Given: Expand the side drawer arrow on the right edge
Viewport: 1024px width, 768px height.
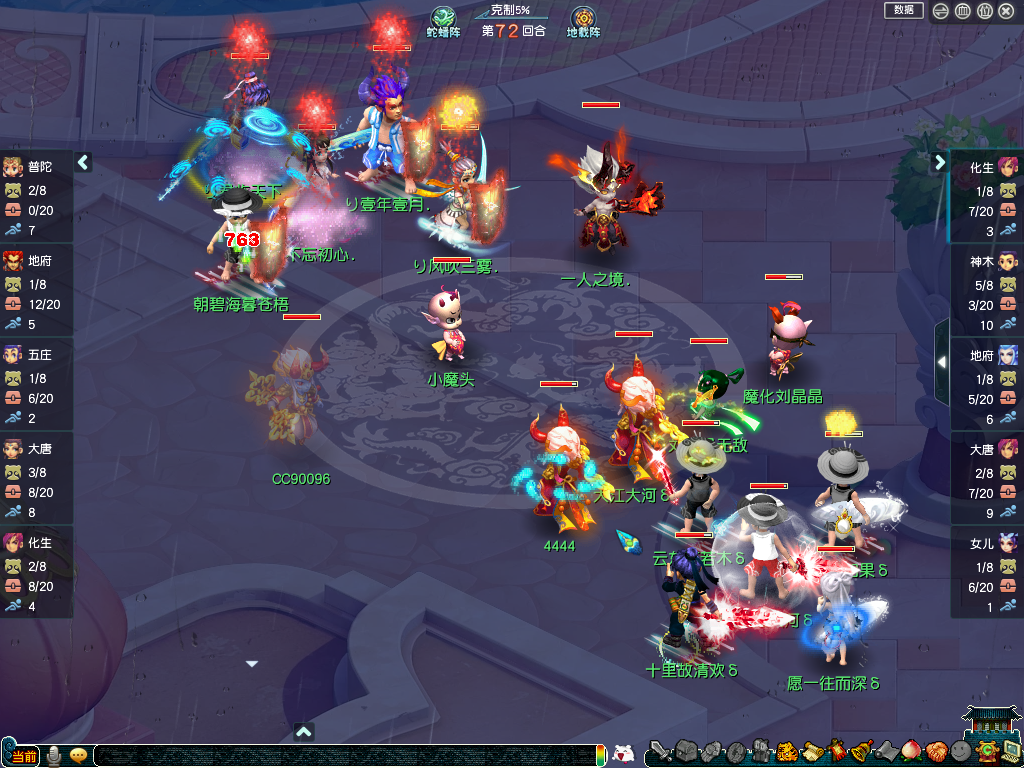Looking at the screenshot, I should click(x=941, y=363).
